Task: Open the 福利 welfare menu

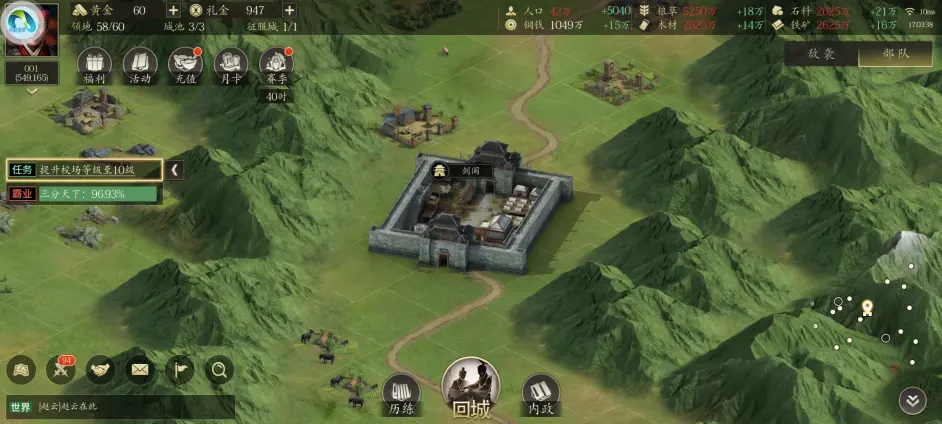Action: click(94, 67)
